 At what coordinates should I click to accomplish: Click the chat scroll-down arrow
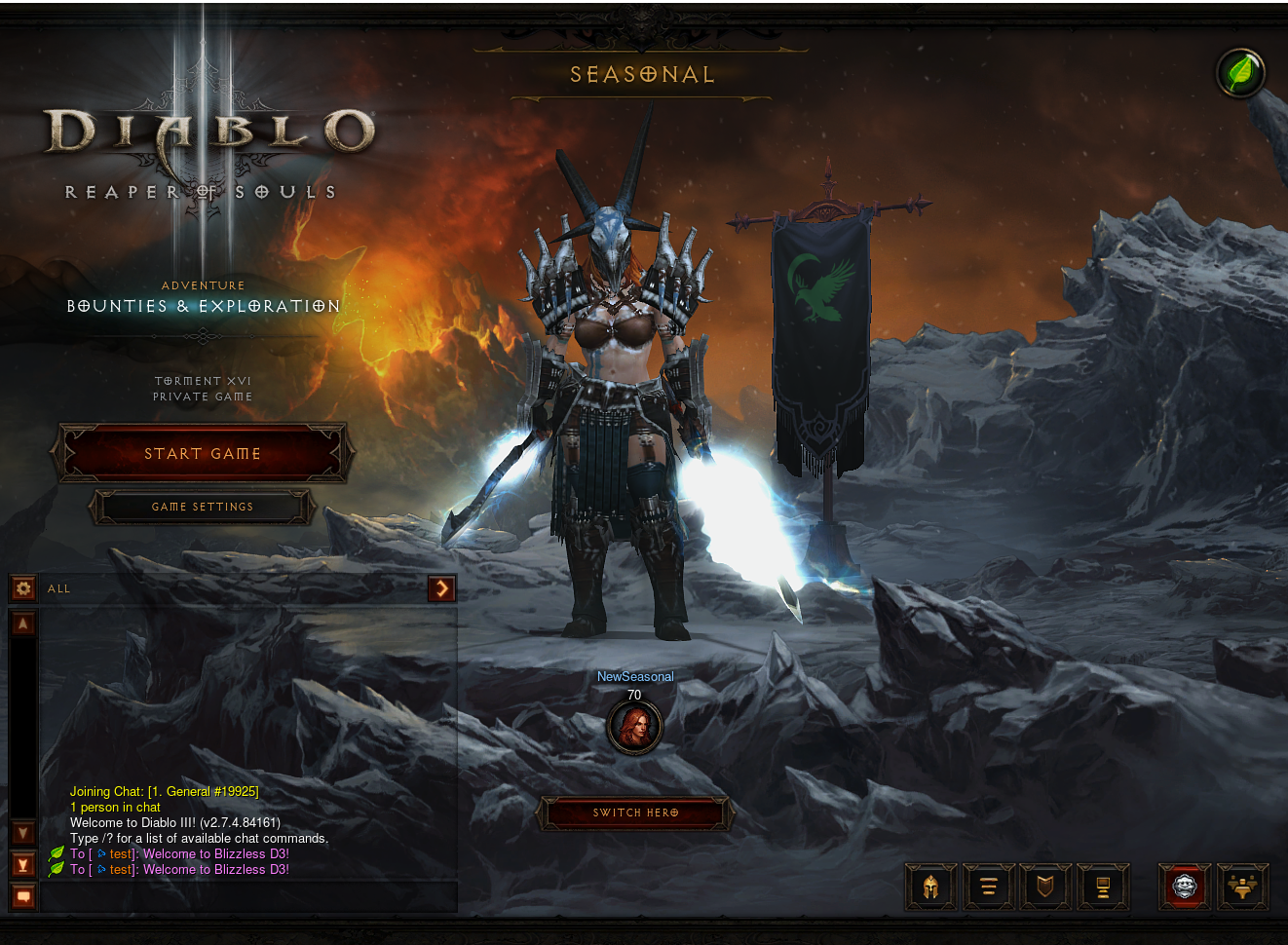point(23,833)
